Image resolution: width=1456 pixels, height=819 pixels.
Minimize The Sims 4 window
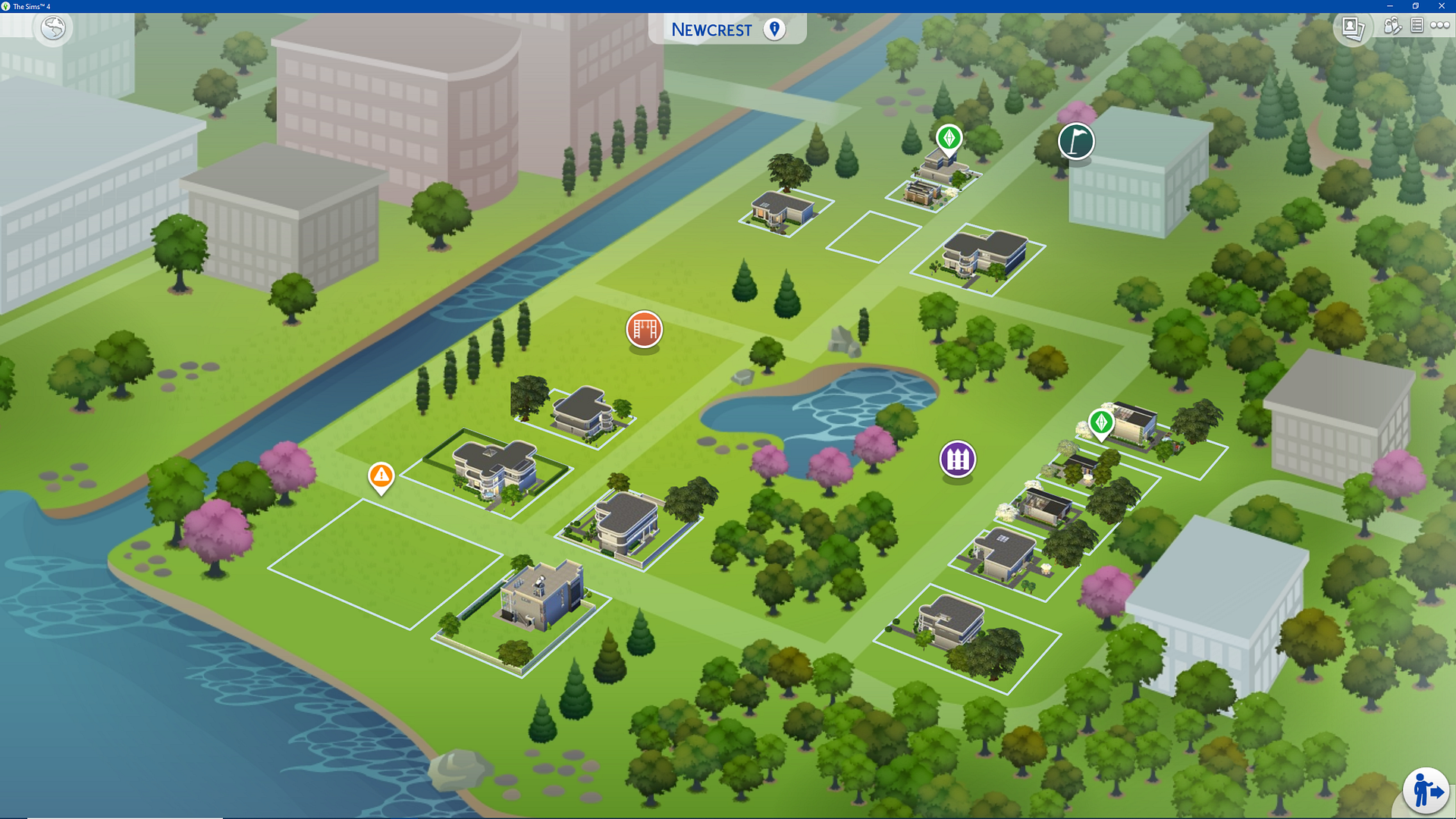tap(1389, 6)
